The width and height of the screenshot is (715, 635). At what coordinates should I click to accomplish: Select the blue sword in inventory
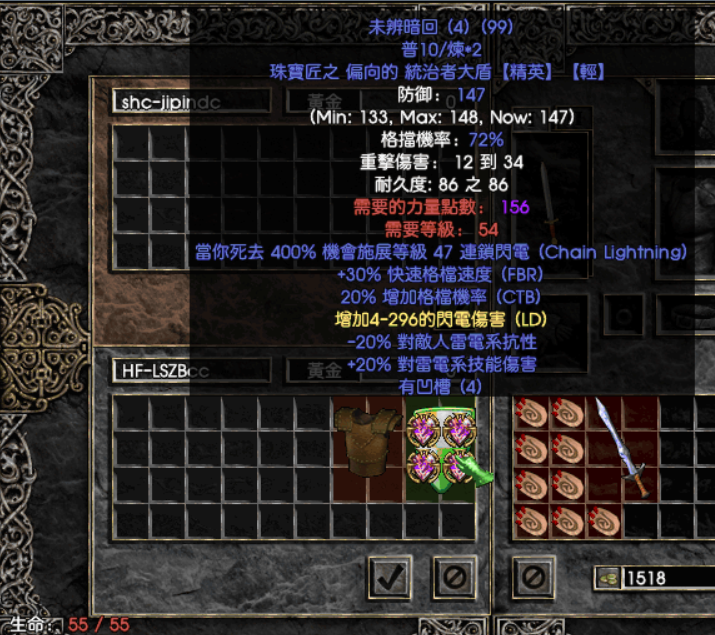[622, 448]
